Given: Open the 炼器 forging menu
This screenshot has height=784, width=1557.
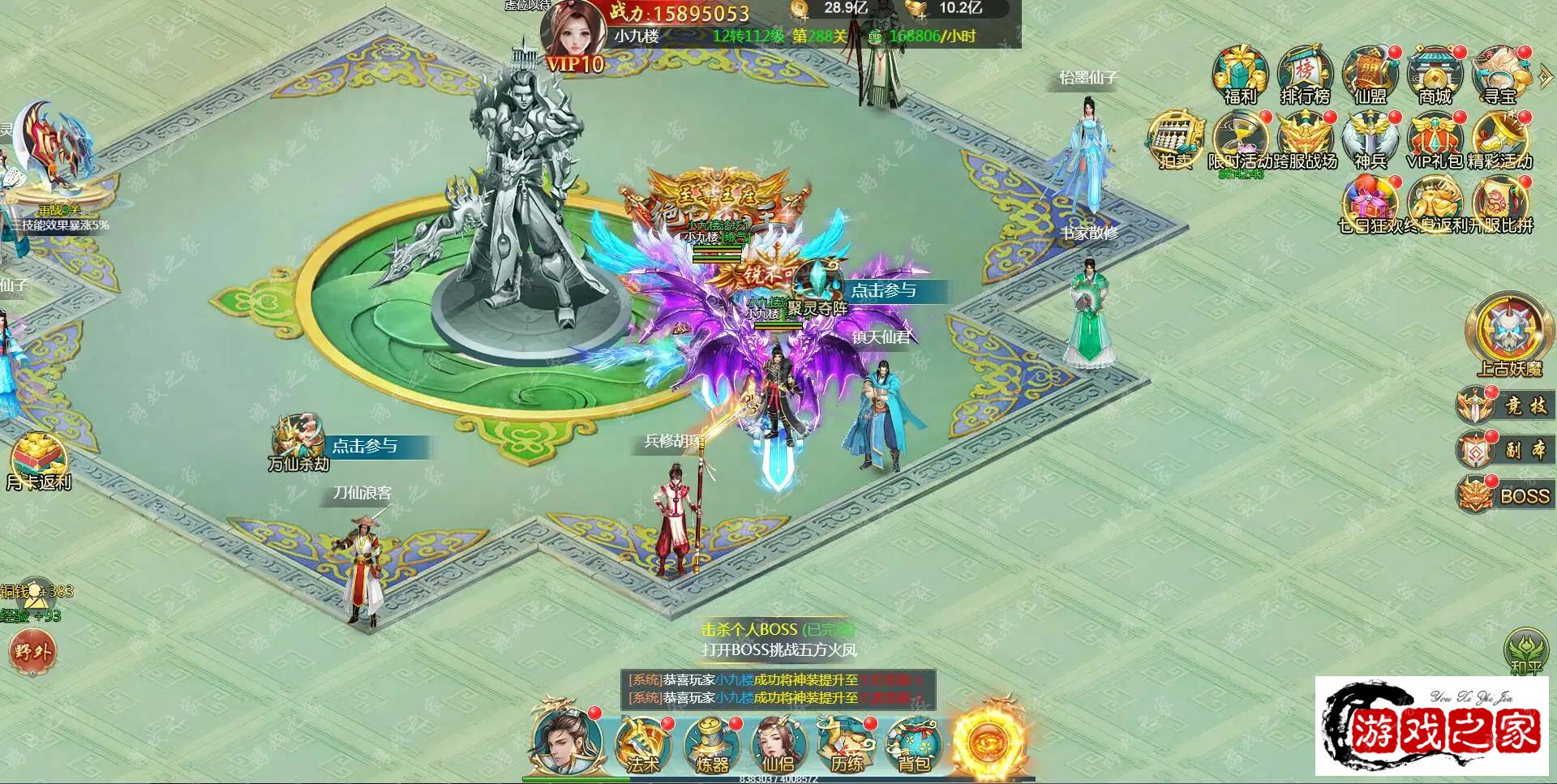Looking at the screenshot, I should [711, 744].
